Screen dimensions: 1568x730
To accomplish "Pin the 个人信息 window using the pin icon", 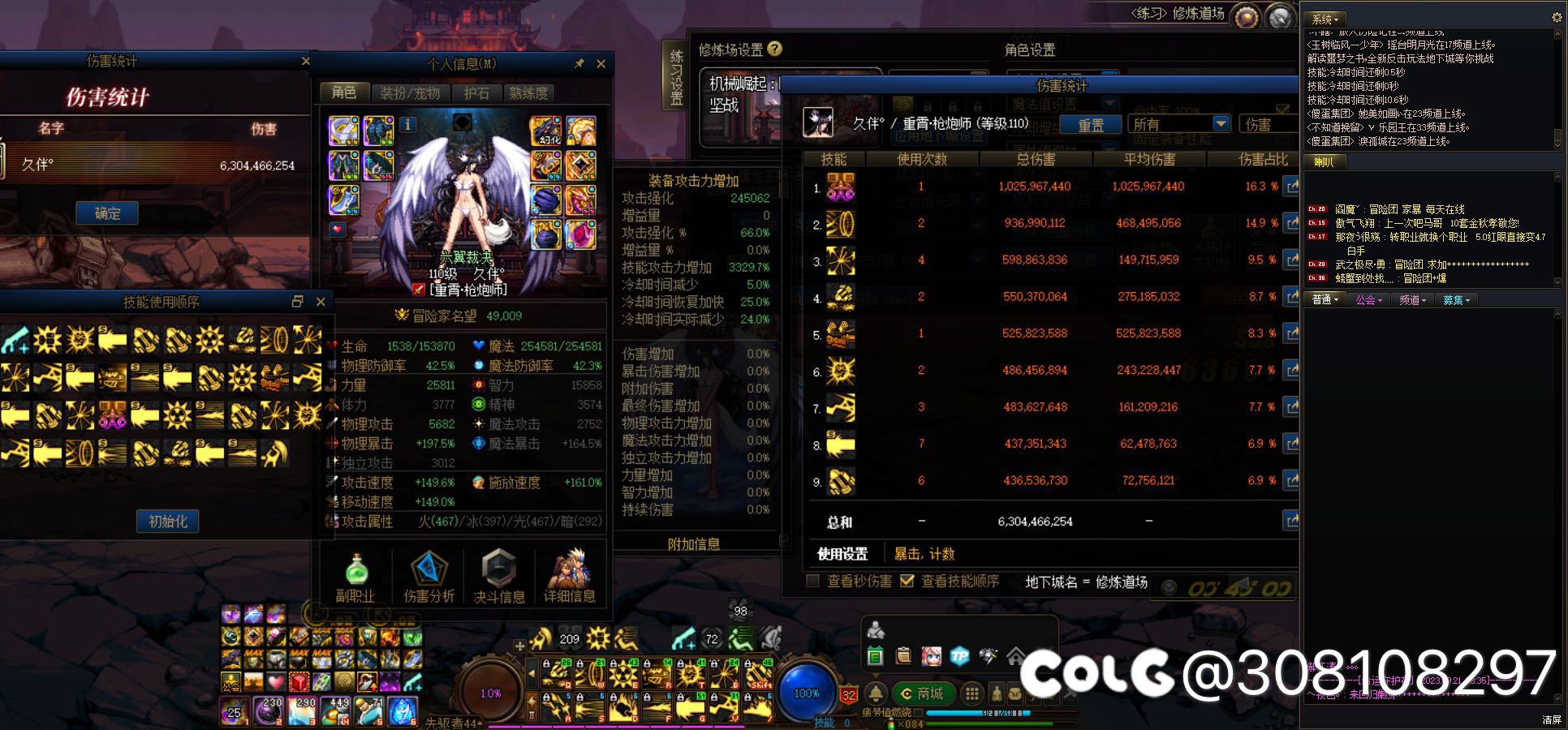I will tap(579, 64).
